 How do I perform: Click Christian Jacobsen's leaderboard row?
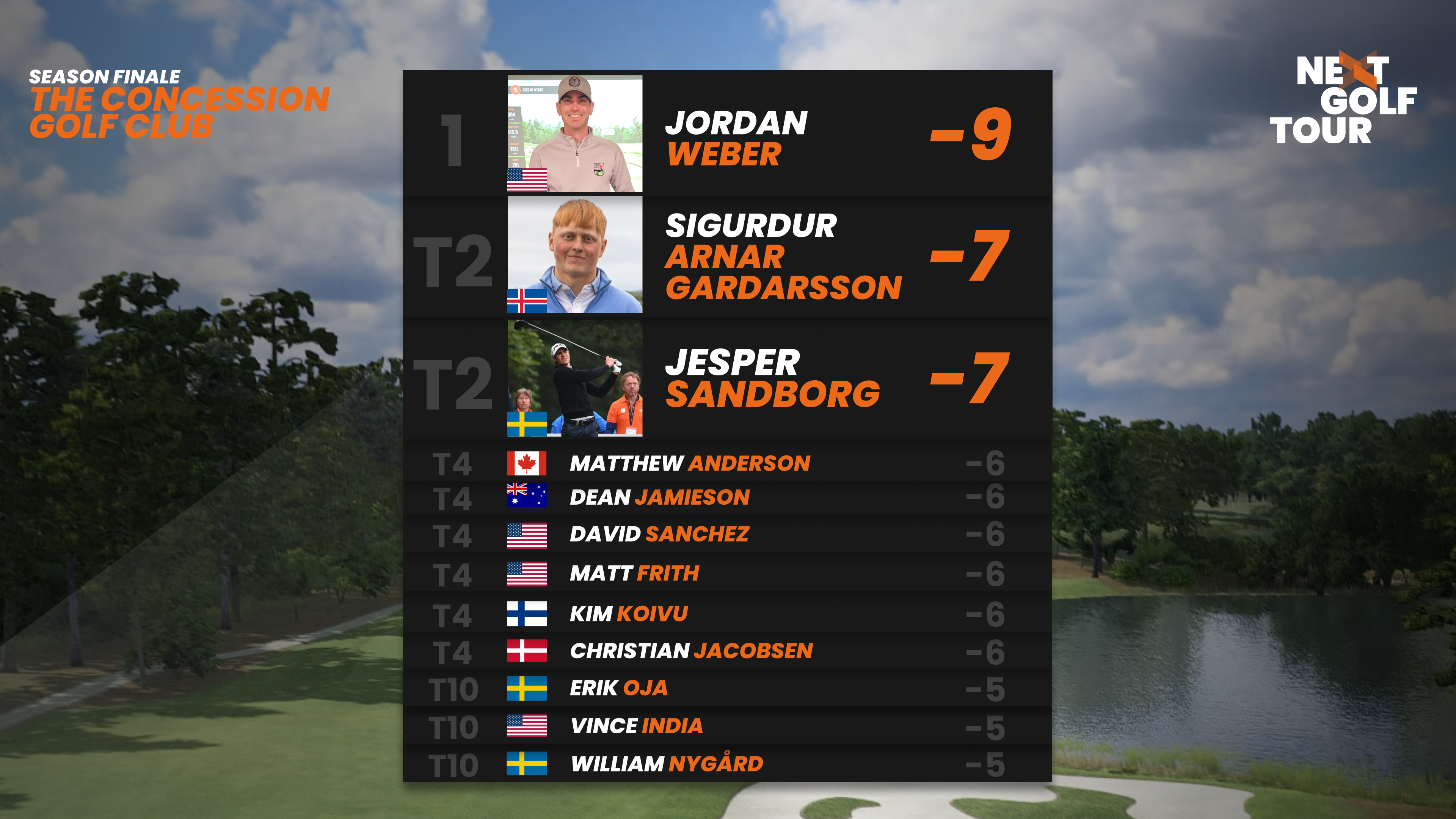pyautogui.click(x=727, y=651)
